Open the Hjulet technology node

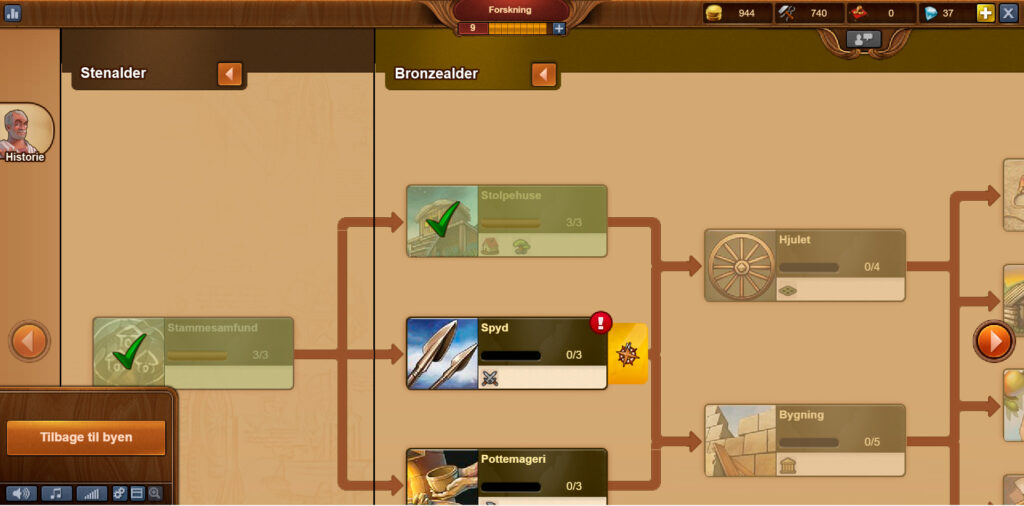(x=804, y=265)
